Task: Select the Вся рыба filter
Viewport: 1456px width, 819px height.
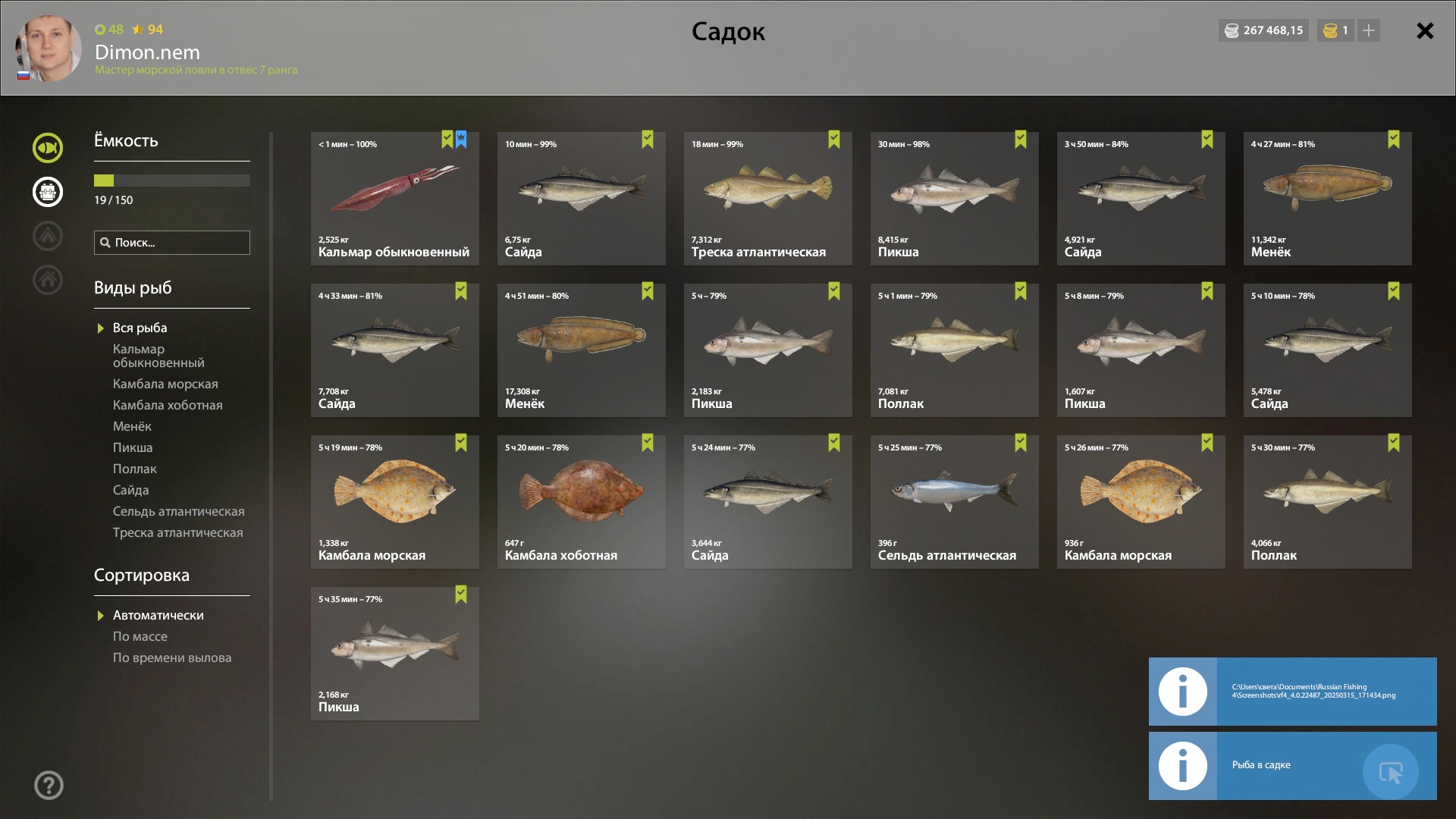Action: (x=140, y=328)
